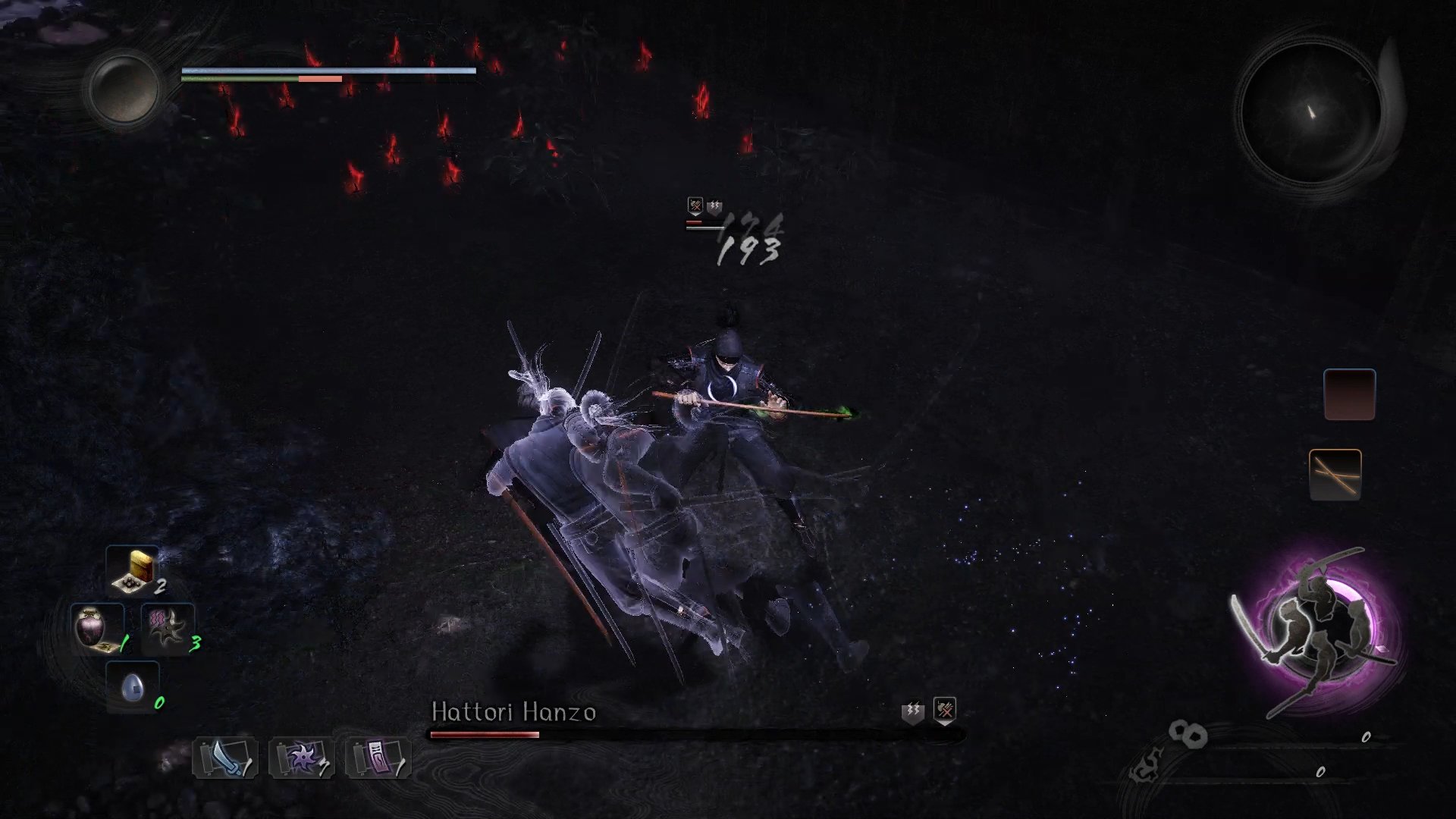1456x819 pixels.
Task: Select the crossed-blades weapon slot
Action: [1335, 475]
